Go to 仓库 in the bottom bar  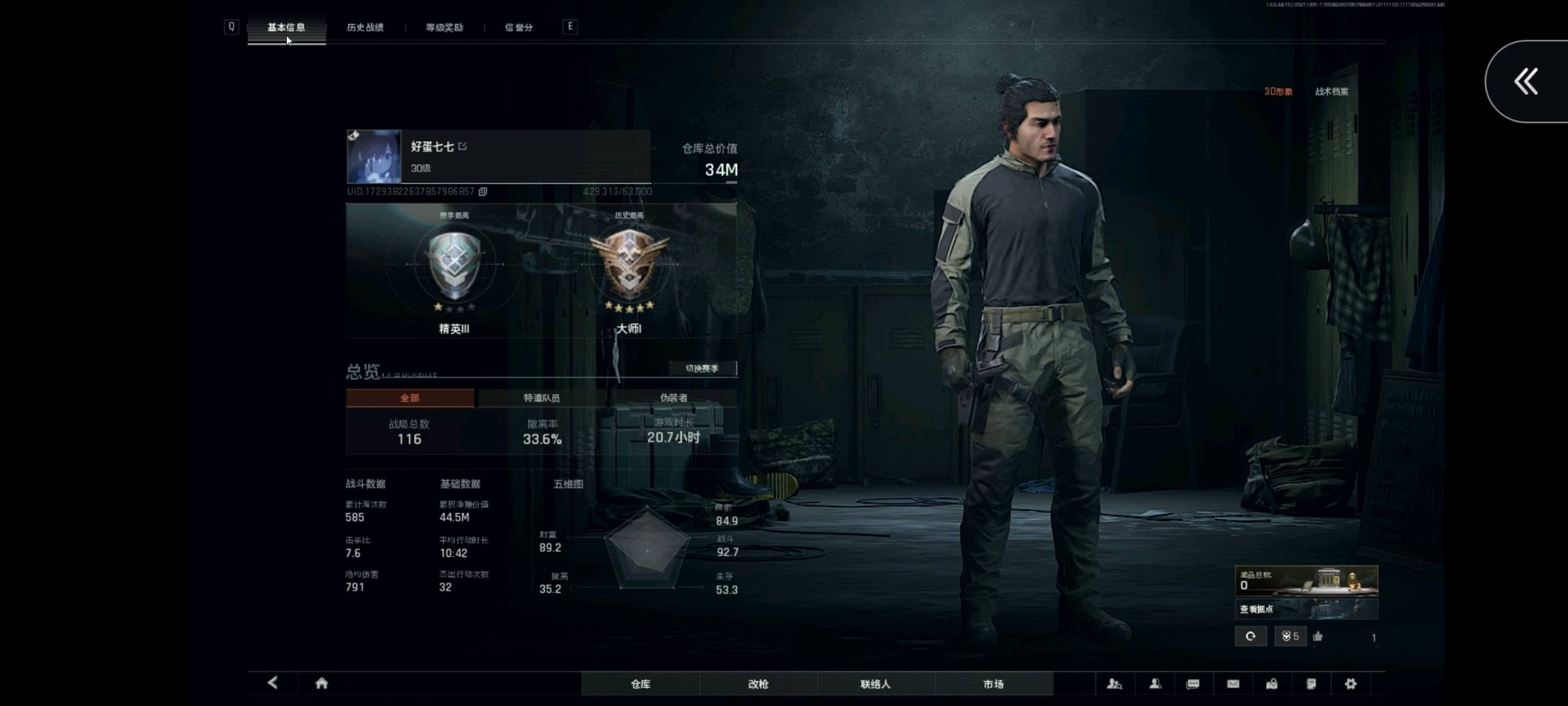[640, 684]
